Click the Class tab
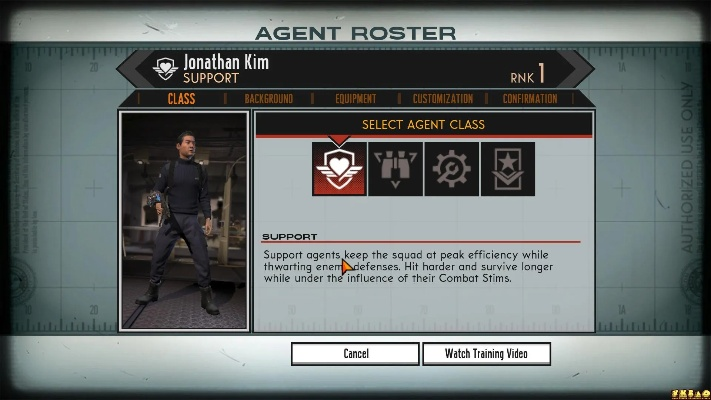Screen dimensions: 711x400 (181, 99)
